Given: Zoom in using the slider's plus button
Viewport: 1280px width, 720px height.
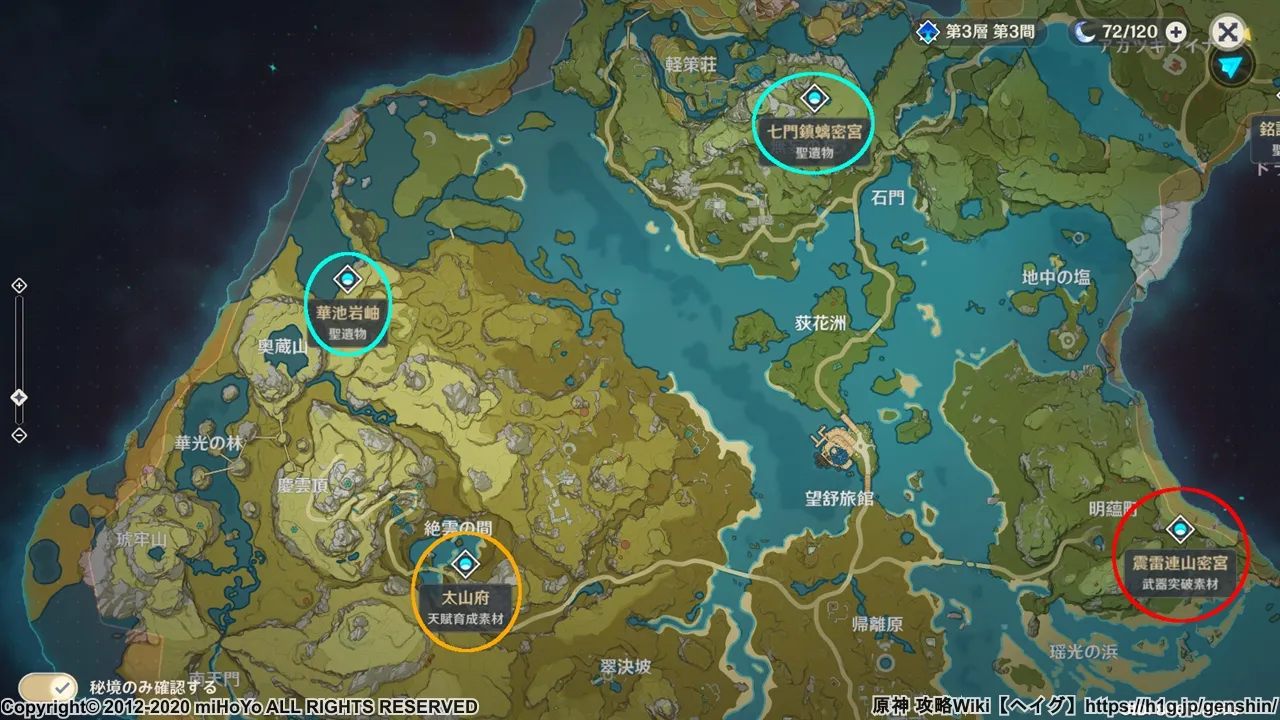Looking at the screenshot, I should (19, 286).
